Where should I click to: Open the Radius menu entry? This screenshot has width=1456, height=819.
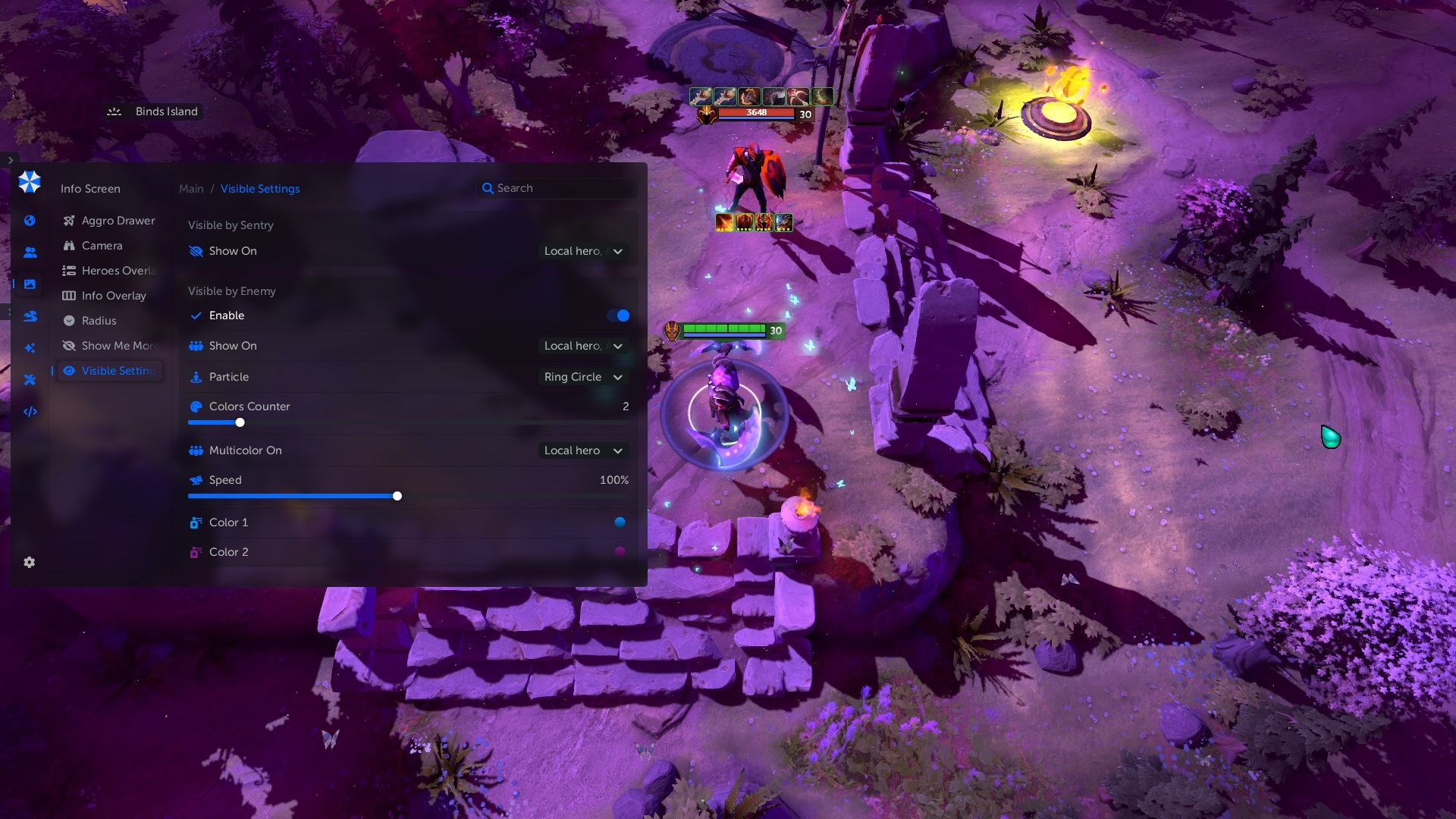click(x=99, y=321)
